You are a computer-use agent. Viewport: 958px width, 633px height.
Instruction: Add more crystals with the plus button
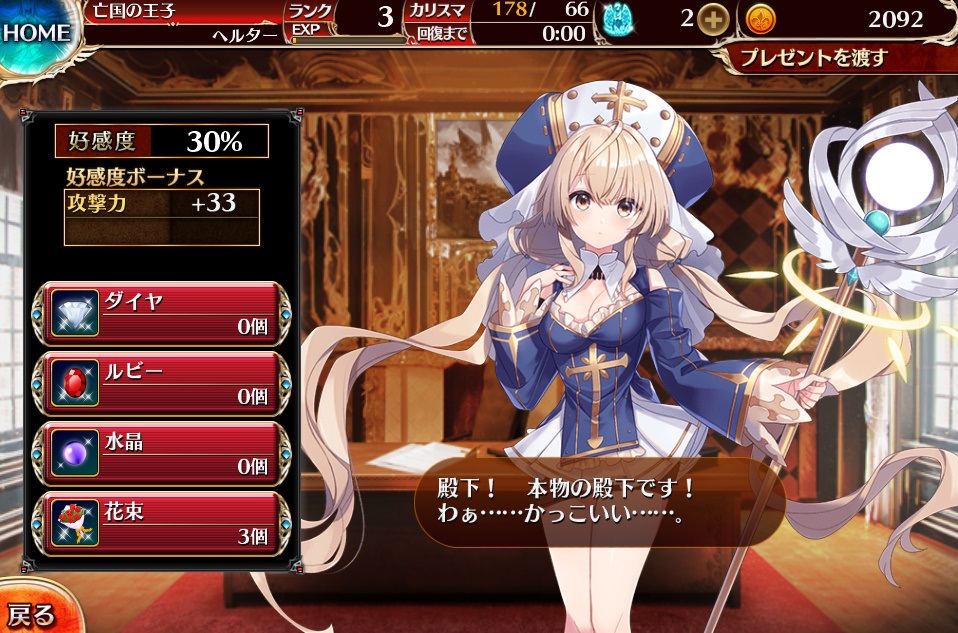[712, 19]
